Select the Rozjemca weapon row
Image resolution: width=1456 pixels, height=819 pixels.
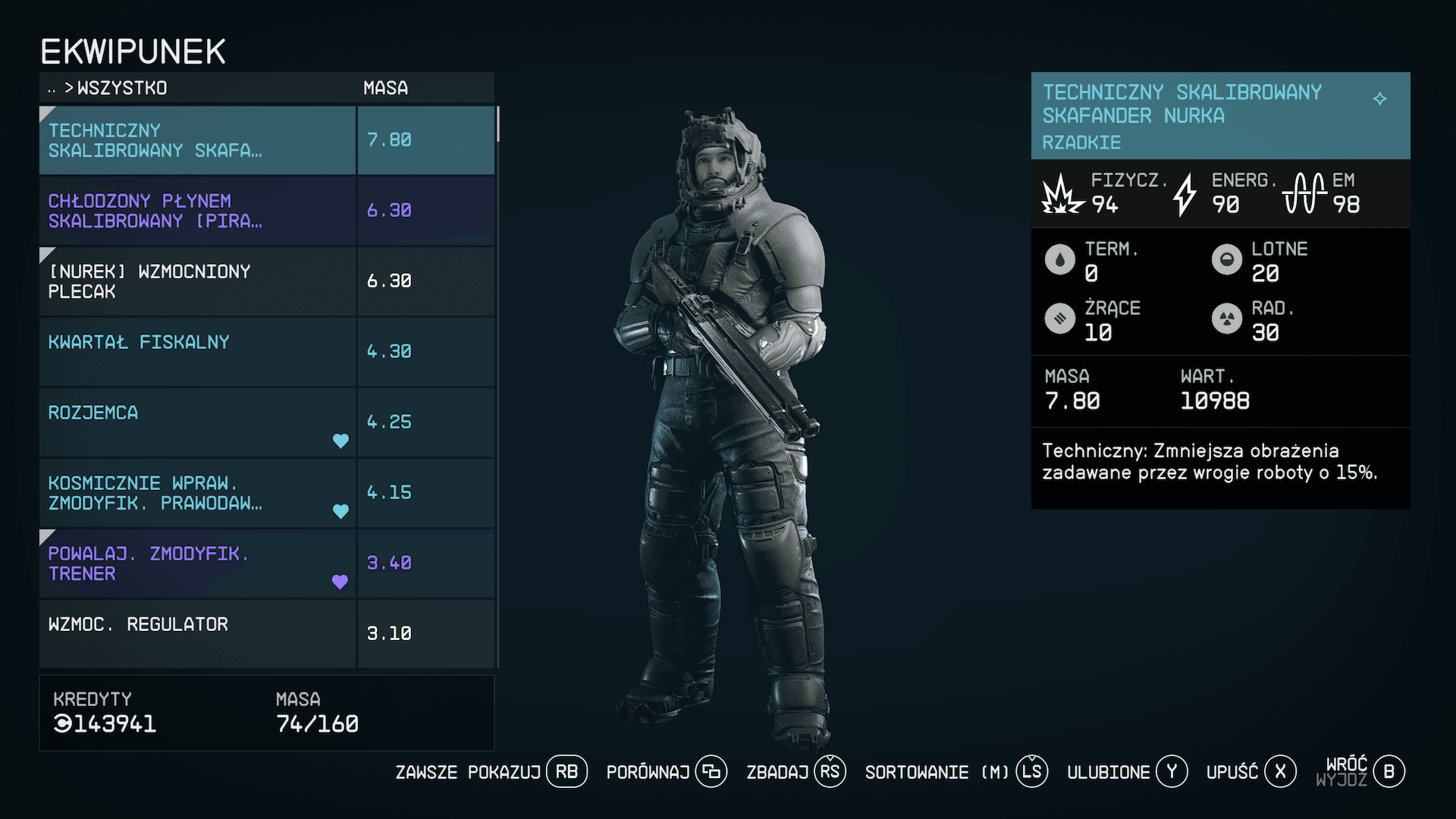click(197, 422)
